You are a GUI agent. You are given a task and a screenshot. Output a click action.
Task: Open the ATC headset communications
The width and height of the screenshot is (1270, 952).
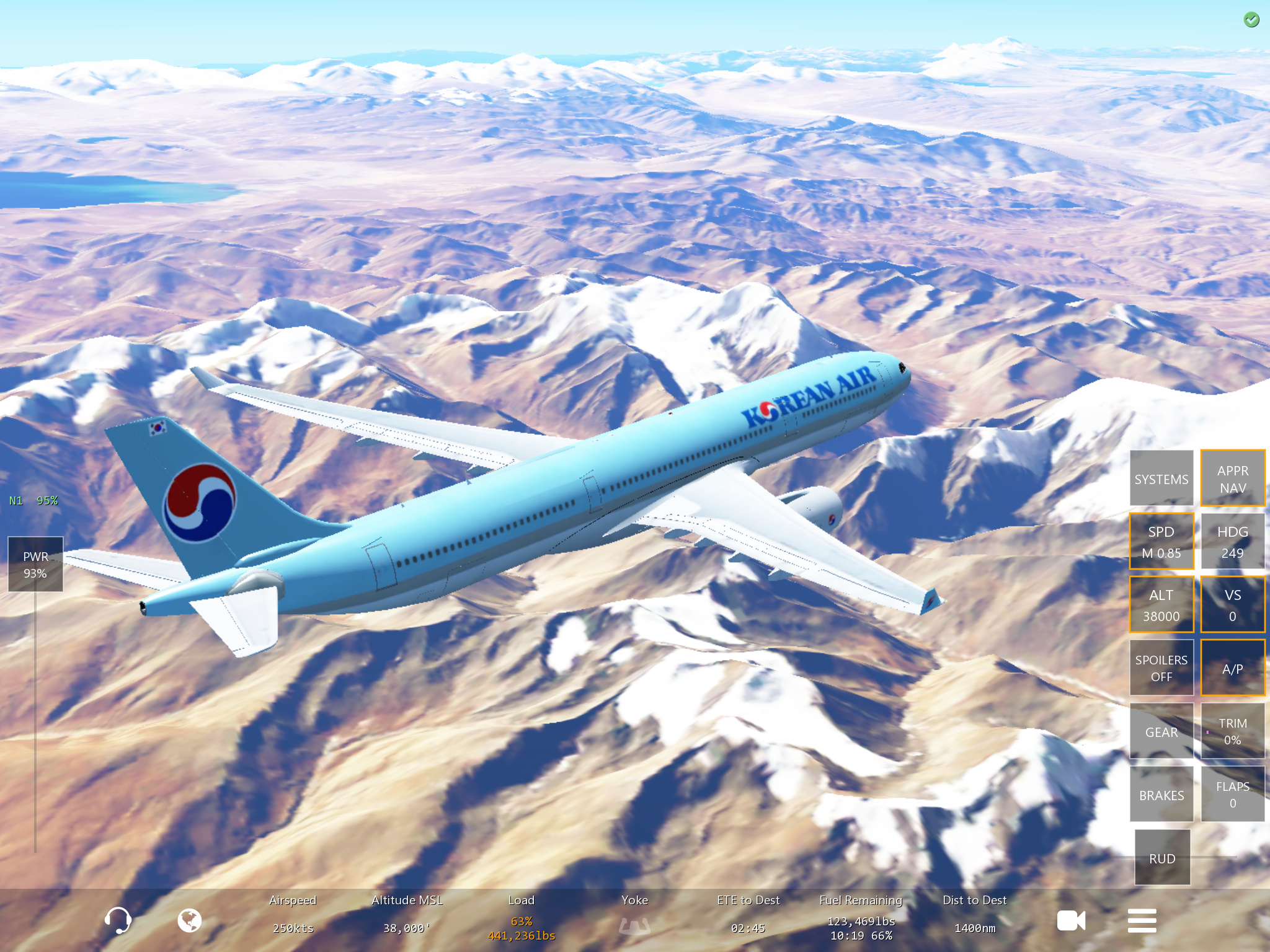(117, 920)
